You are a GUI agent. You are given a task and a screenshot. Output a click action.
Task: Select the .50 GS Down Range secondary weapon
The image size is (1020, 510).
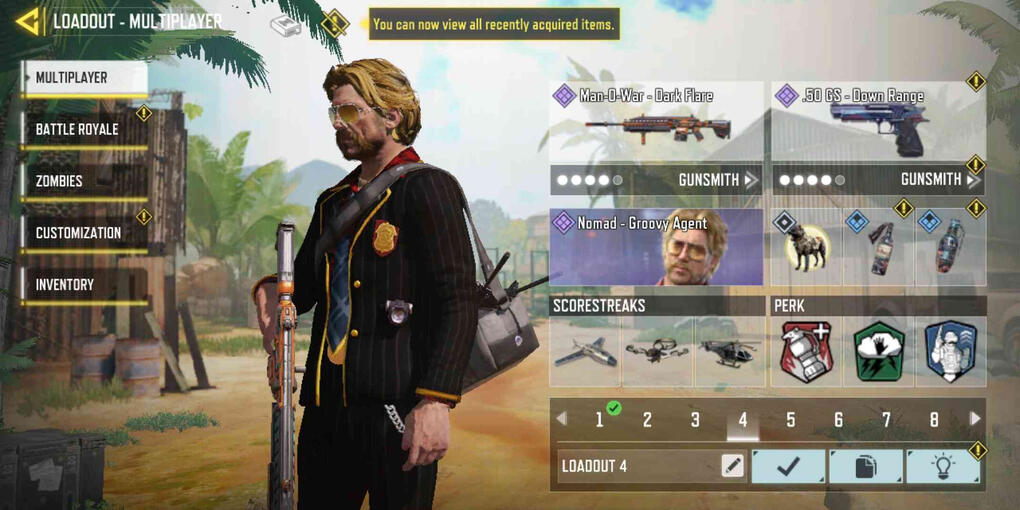(x=878, y=123)
